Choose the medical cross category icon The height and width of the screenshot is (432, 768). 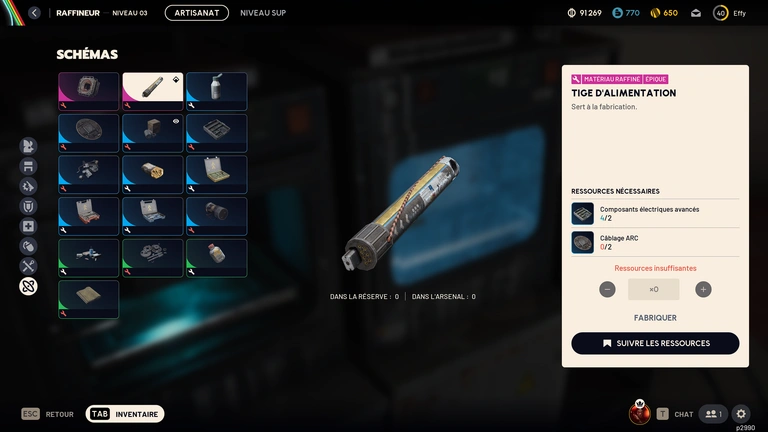[28, 226]
